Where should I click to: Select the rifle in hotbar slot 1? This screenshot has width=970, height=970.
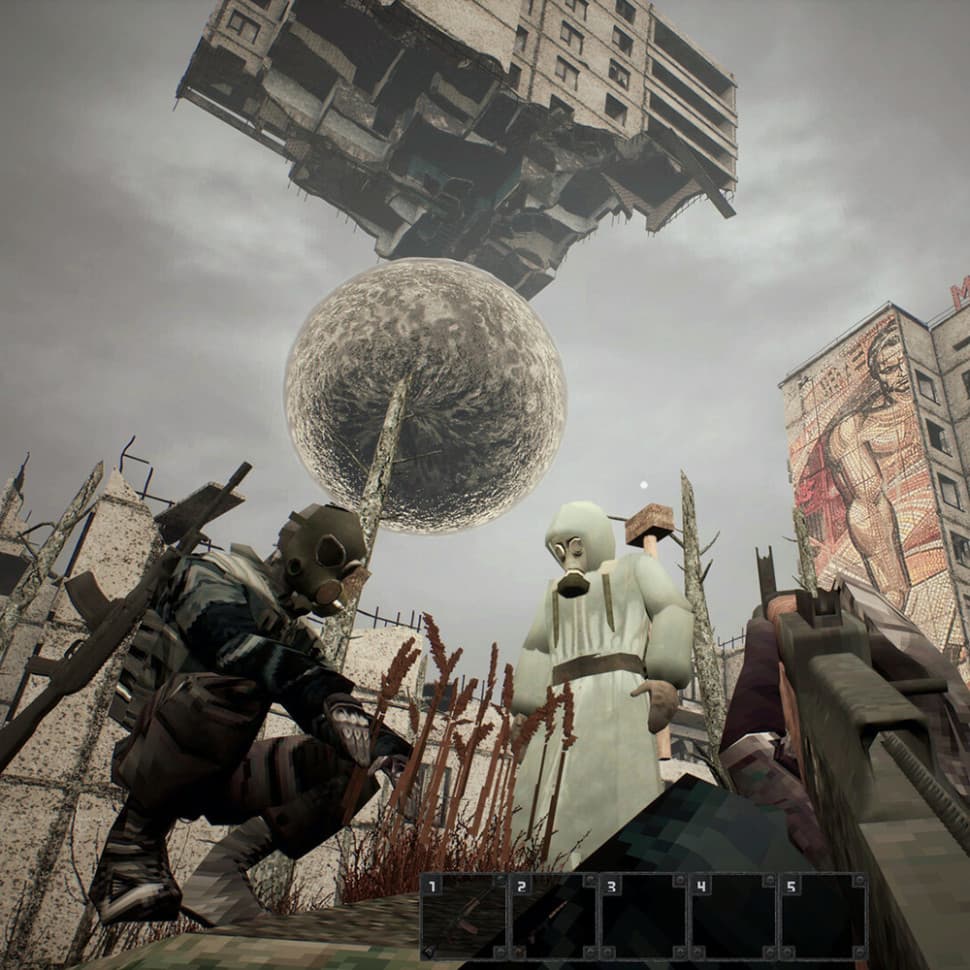464,916
